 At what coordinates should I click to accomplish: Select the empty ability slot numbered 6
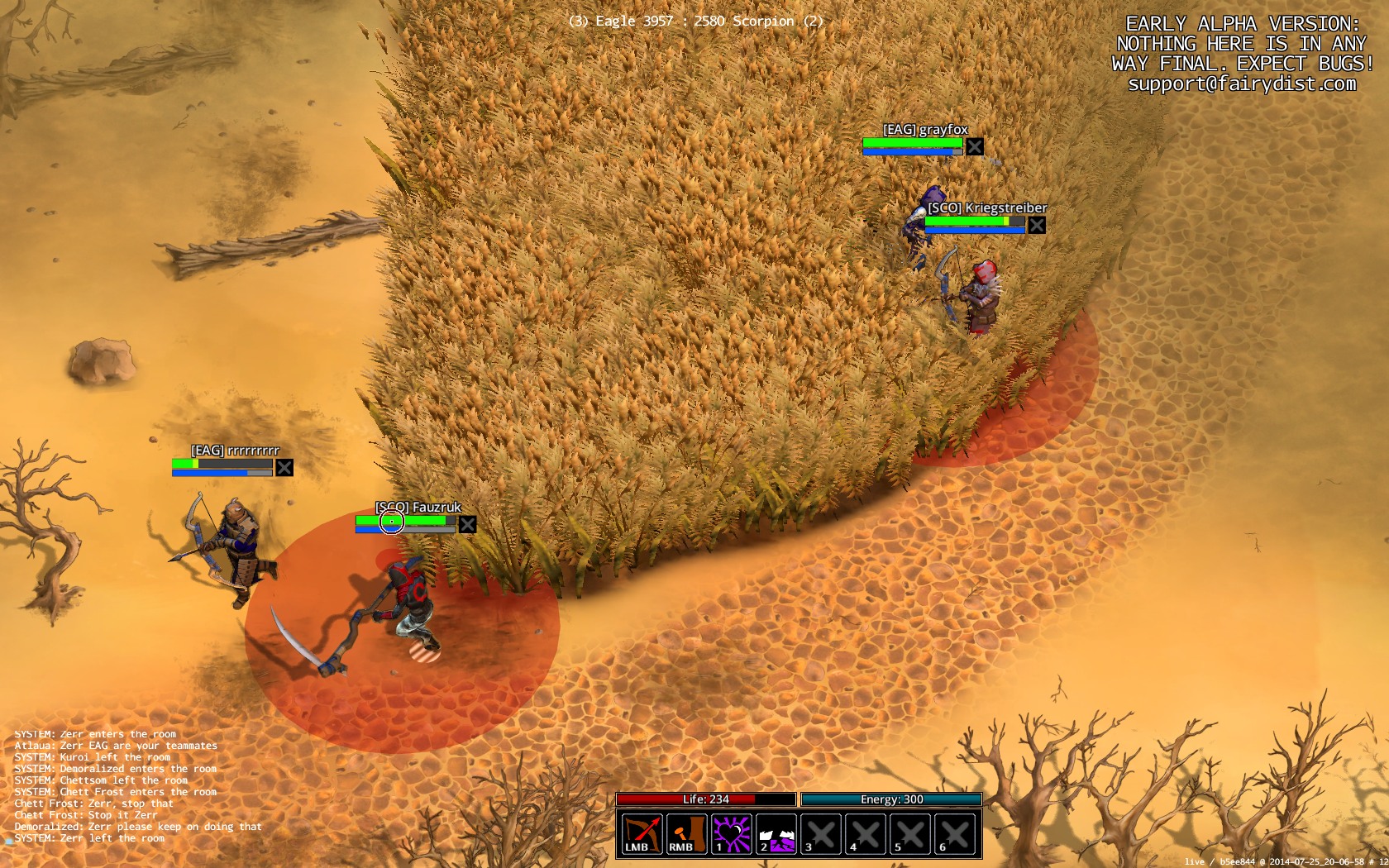point(955,833)
